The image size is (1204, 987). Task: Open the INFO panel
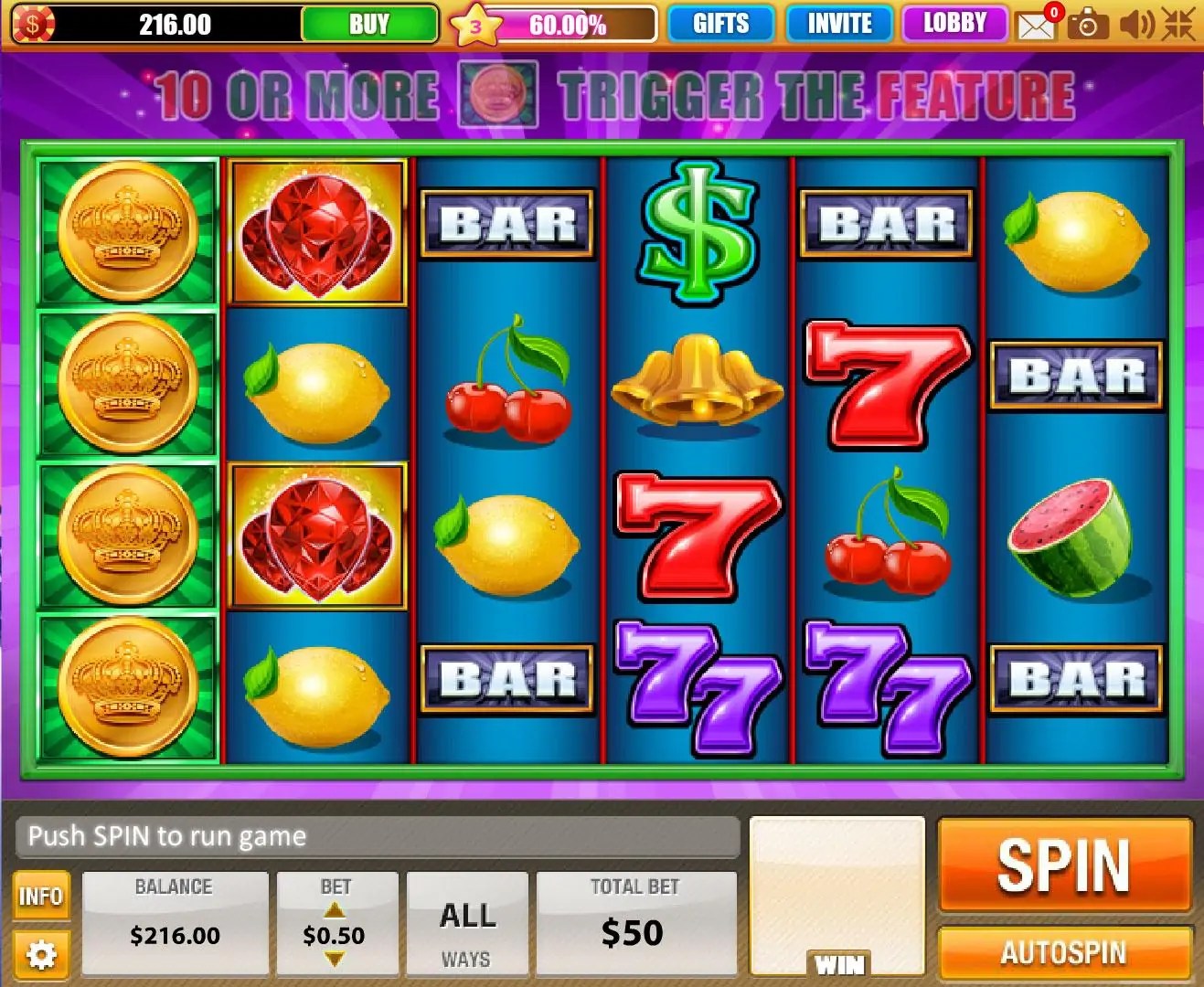coord(41,897)
